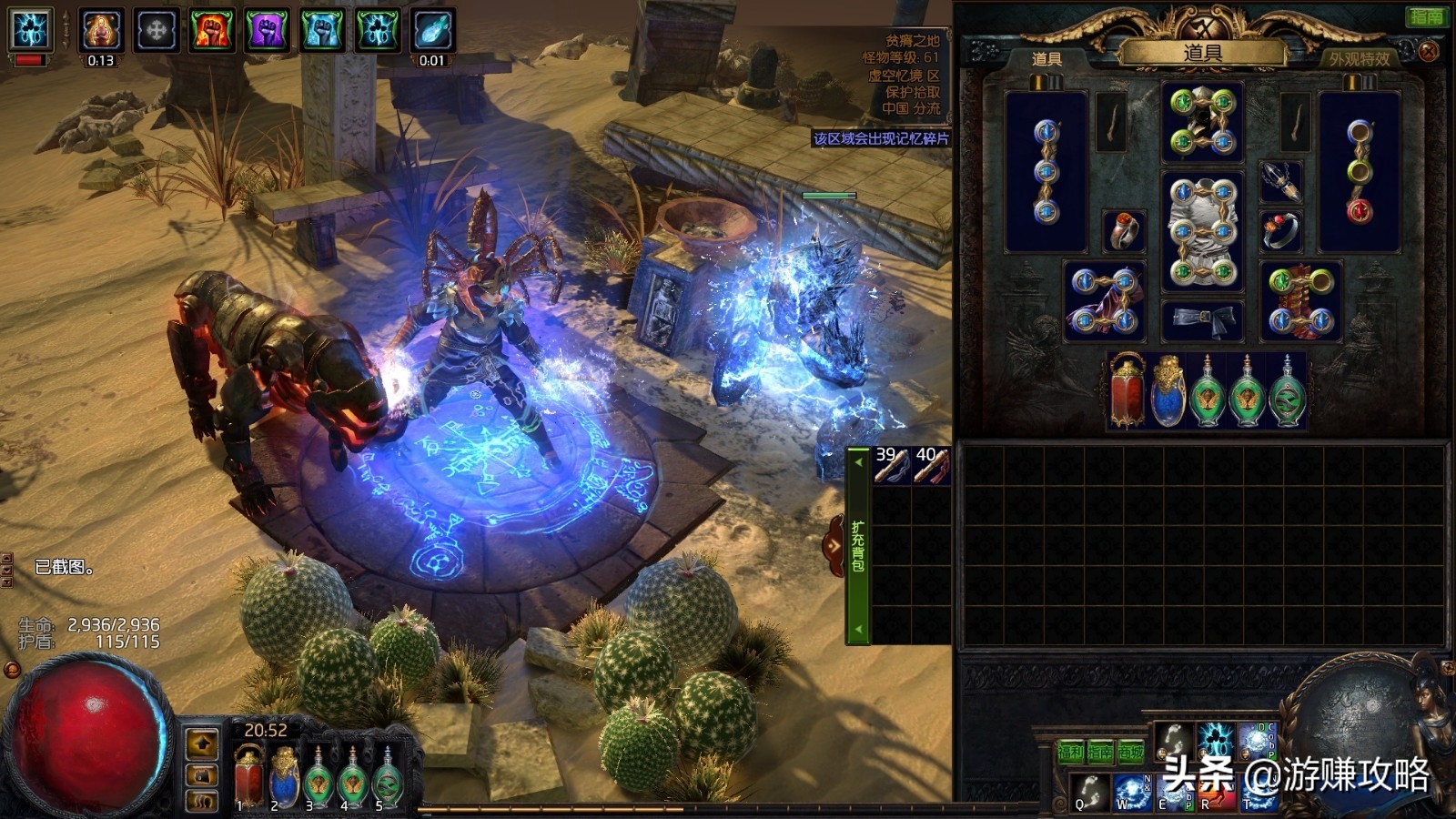Close the inventory panel
This screenshot has width=1456, height=819.
[1429, 52]
